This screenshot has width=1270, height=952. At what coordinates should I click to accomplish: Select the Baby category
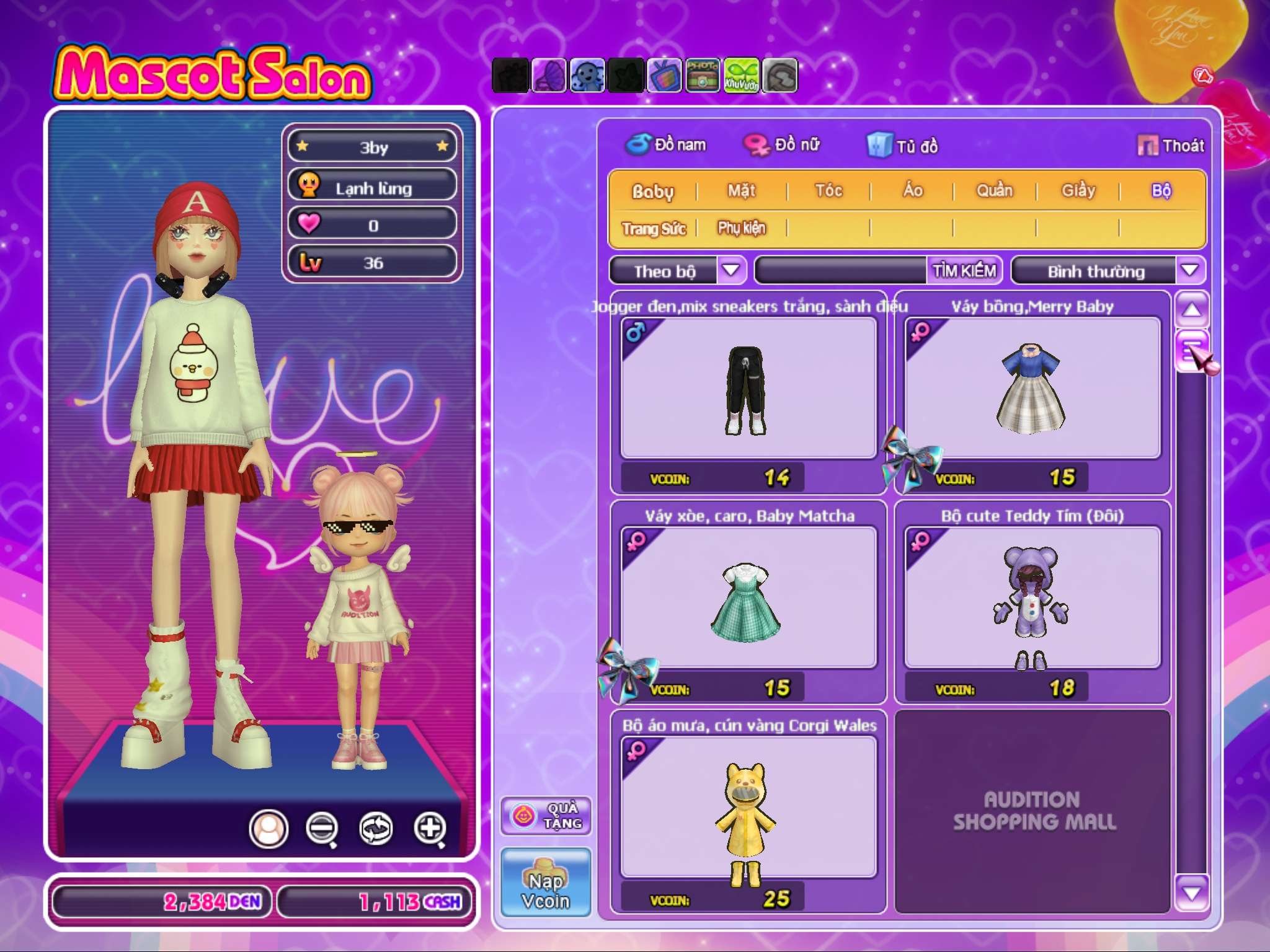pos(652,191)
